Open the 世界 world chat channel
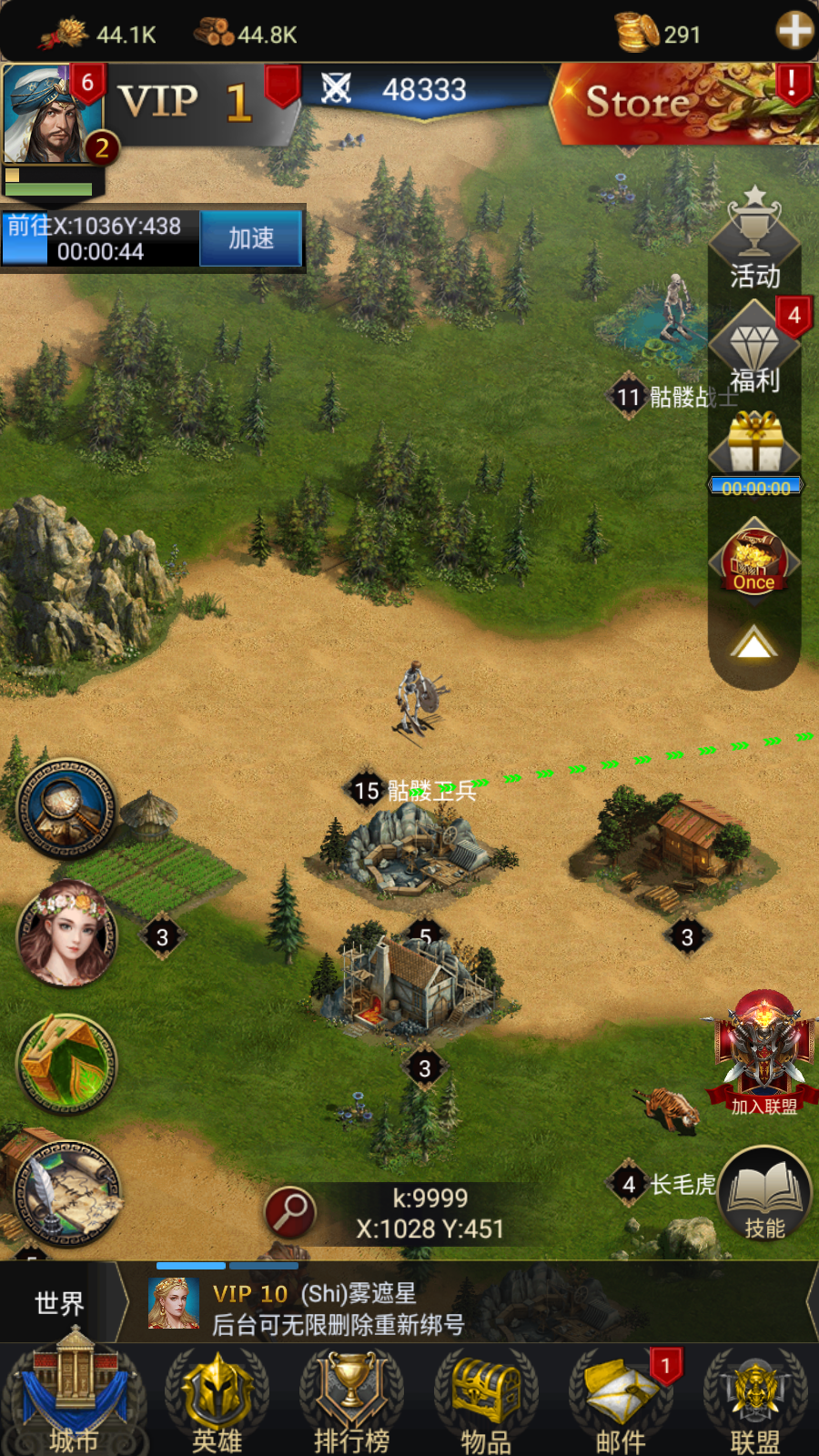819x1456 pixels. point(58,1303)
